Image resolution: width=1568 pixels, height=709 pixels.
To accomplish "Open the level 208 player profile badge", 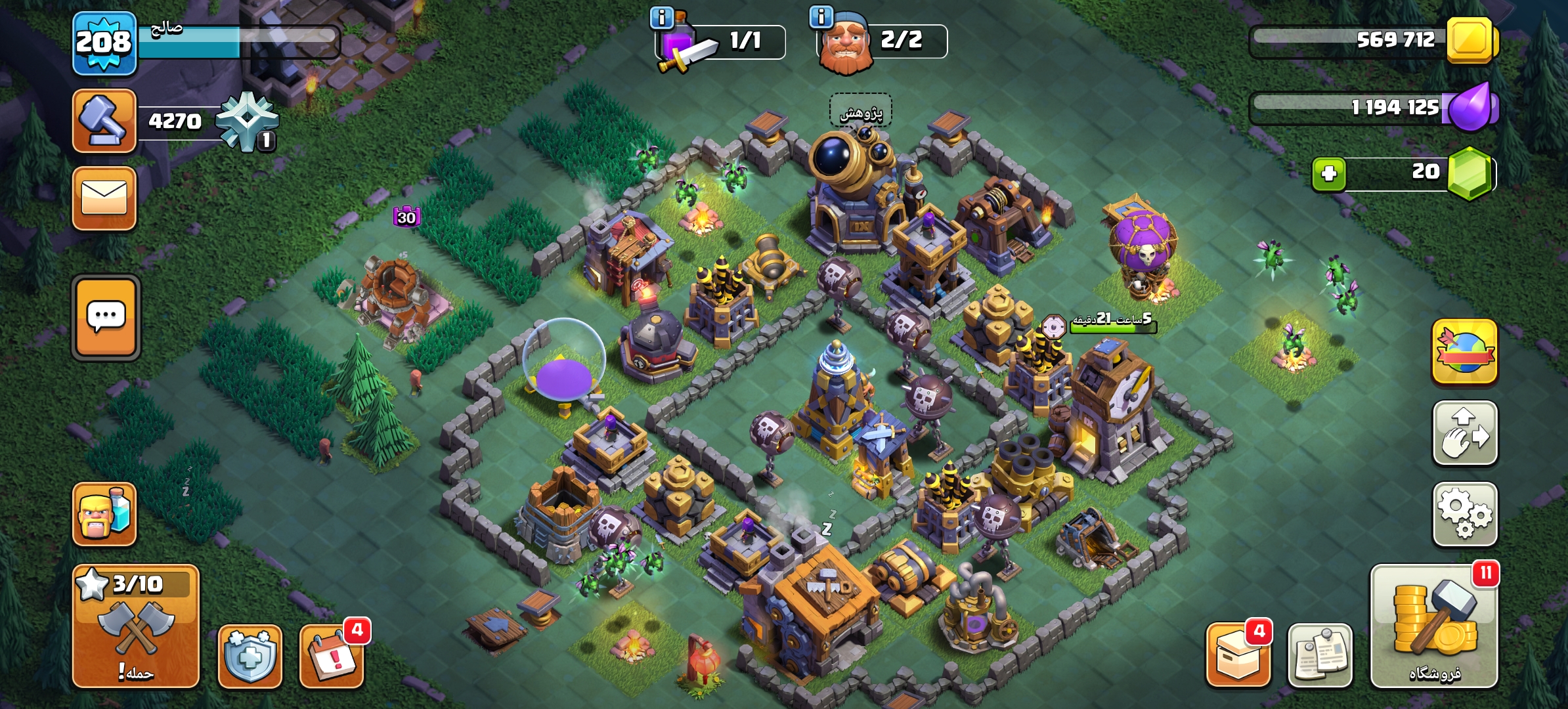I will click(x=104, y=43).
